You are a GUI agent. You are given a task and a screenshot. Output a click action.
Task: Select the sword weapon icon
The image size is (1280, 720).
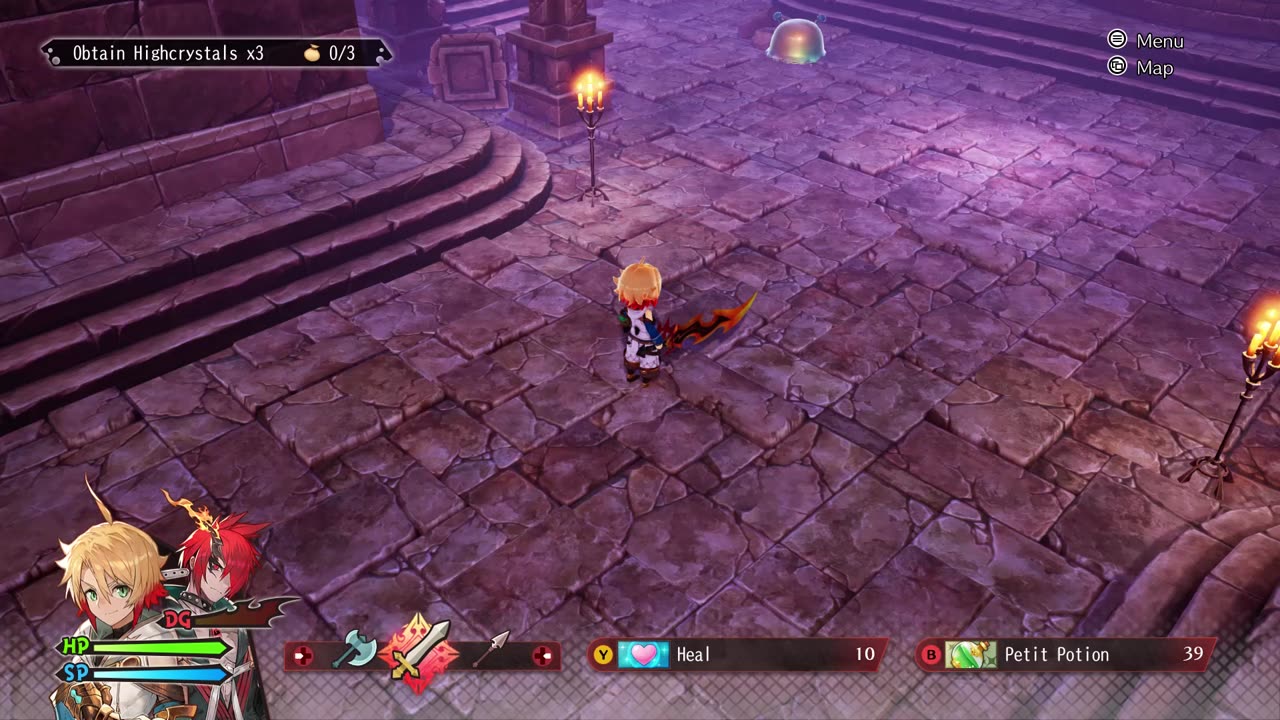click(x=420, y=652)
